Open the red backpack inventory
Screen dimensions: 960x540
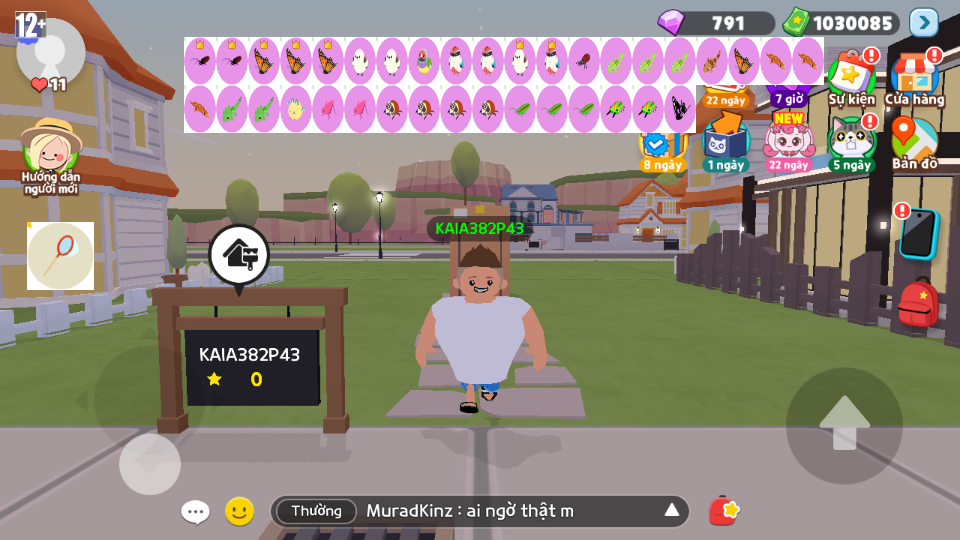click(x=917, y=303)
